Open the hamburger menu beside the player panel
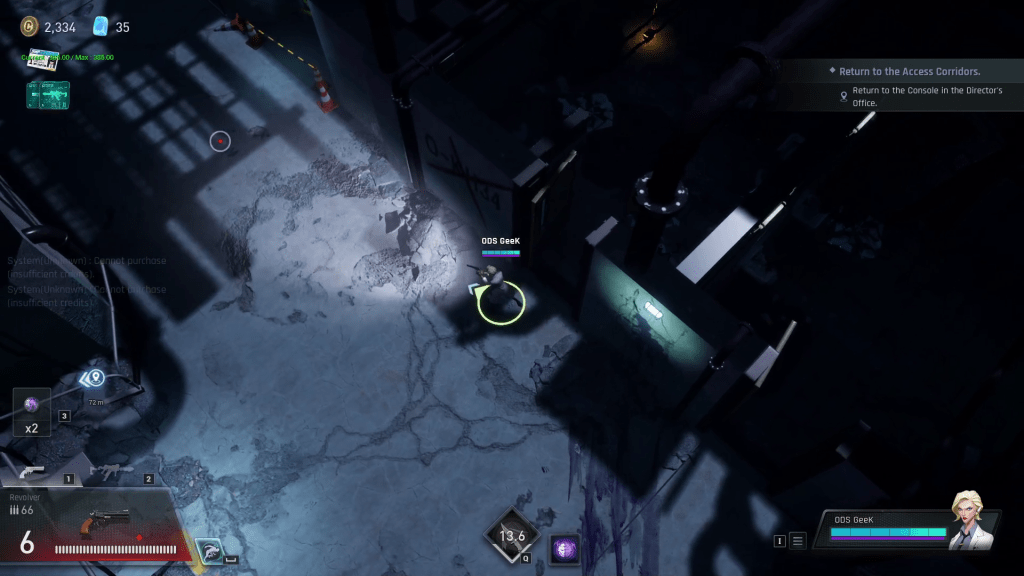This screenshot has height=576, width=1024. pyautogui.click(x=797, y=541)
